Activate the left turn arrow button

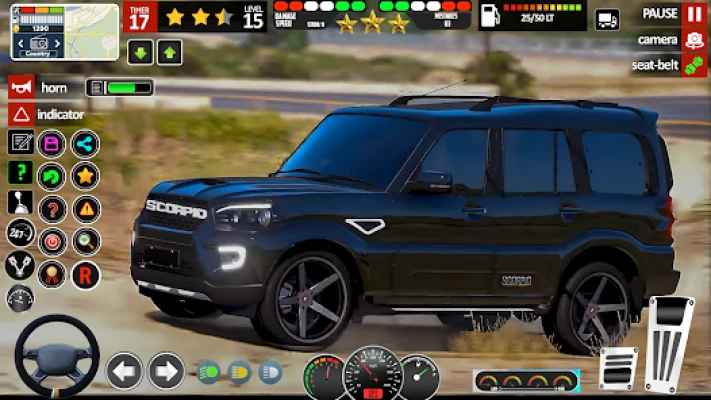click(x=124, y=371)
